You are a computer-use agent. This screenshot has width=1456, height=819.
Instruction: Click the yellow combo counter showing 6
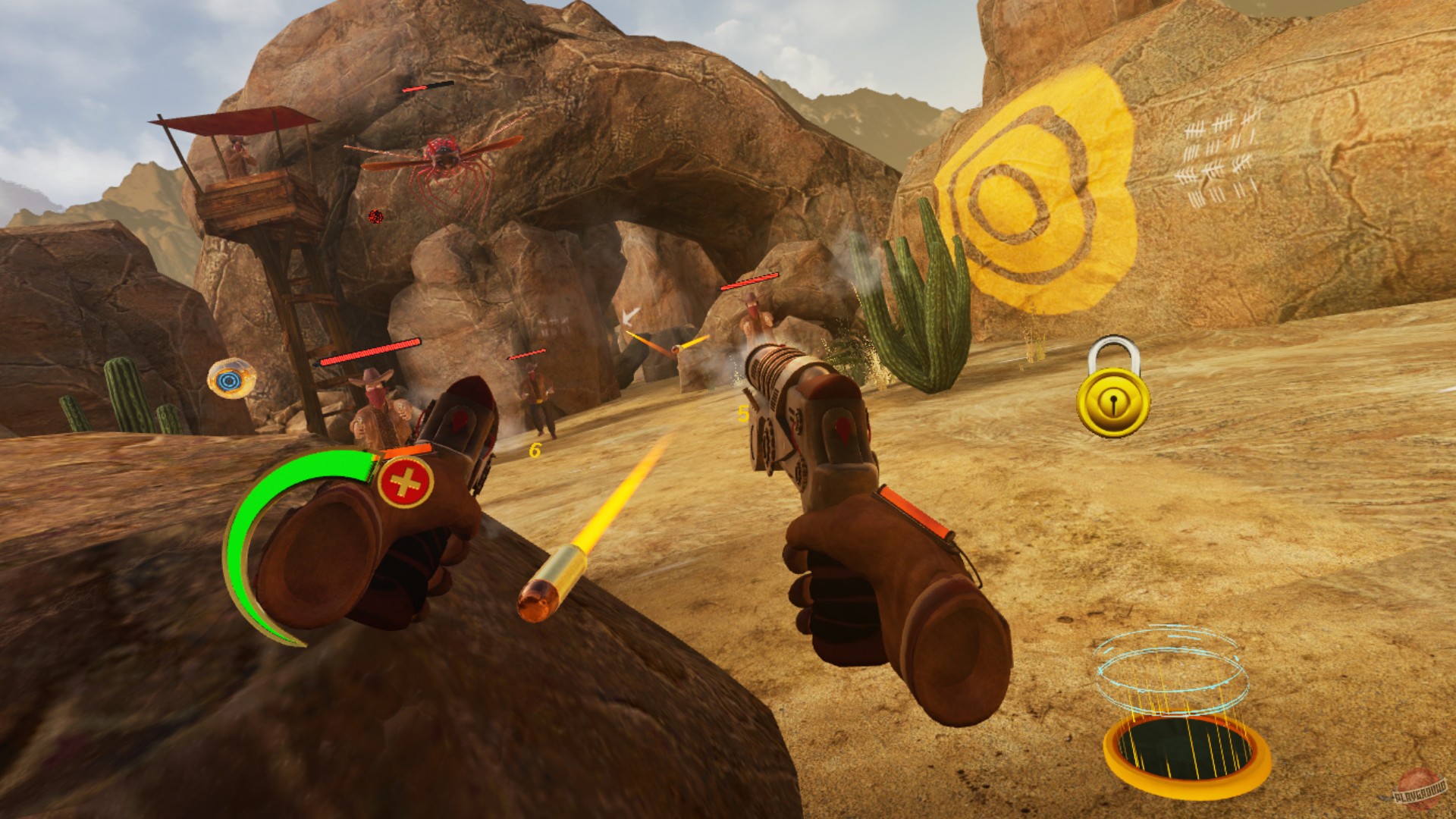(534, 452)
